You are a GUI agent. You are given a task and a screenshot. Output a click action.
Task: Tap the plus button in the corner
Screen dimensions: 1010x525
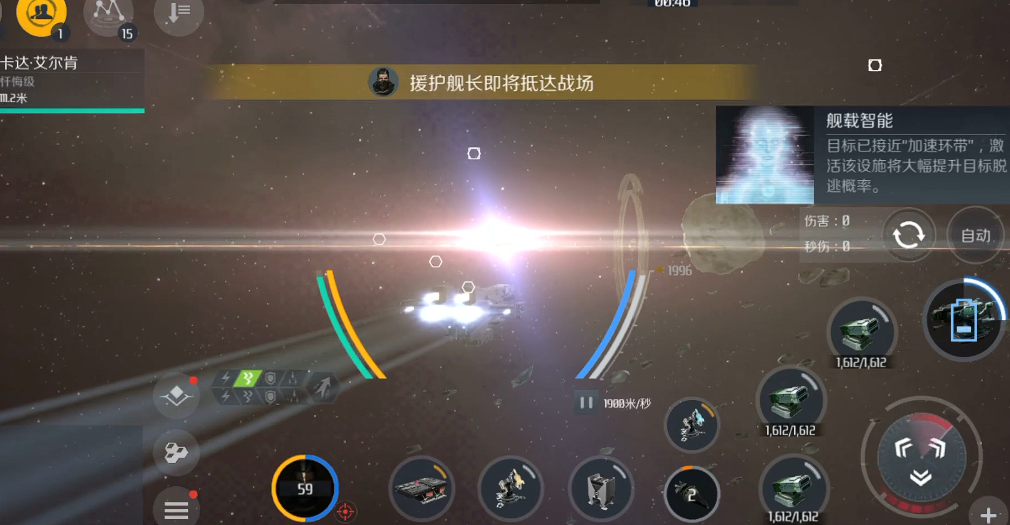click(988, 514)
